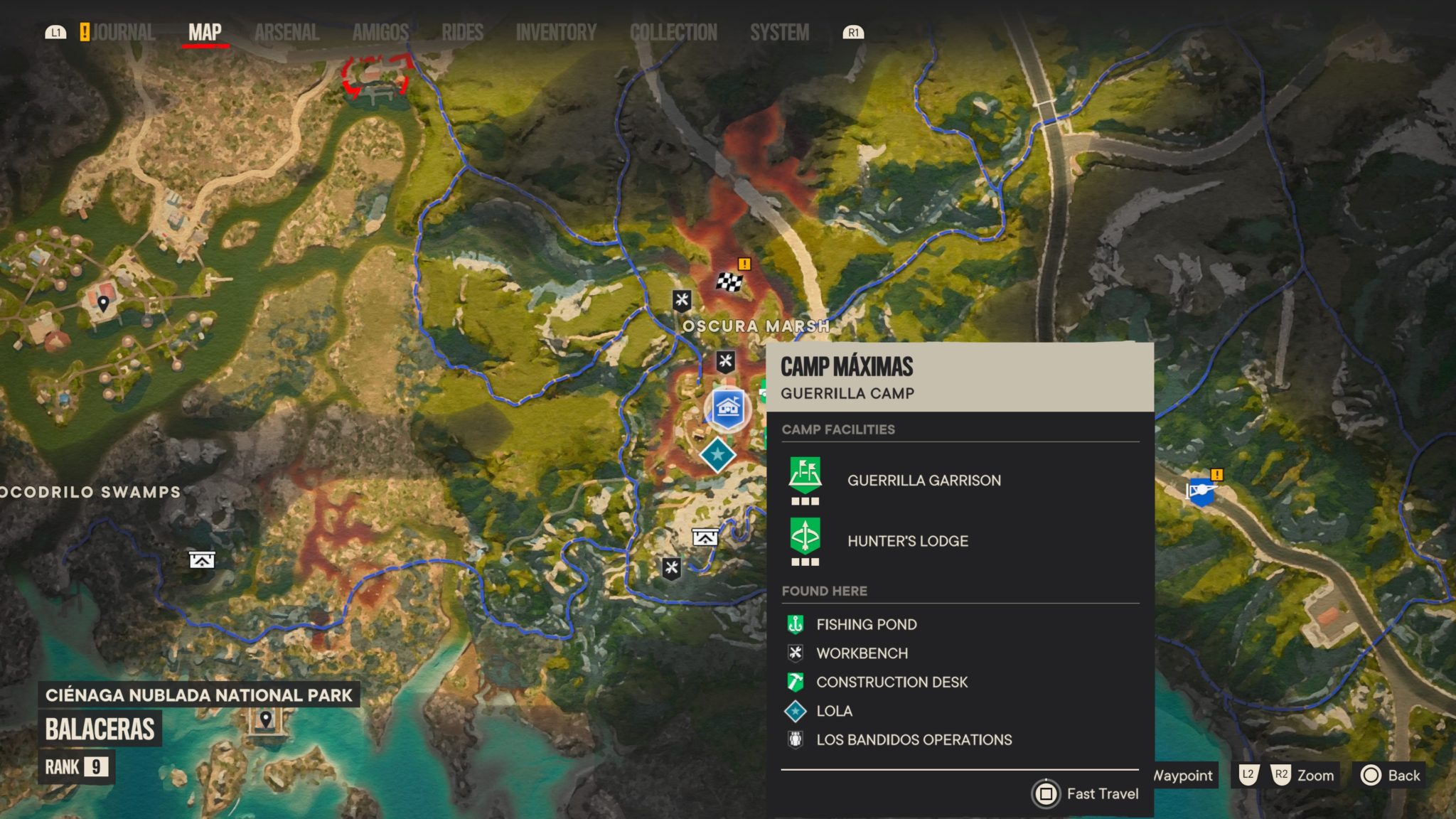Open the Inventory tab
Viewport: 1456px width, 819px height.
pos(556,32)
